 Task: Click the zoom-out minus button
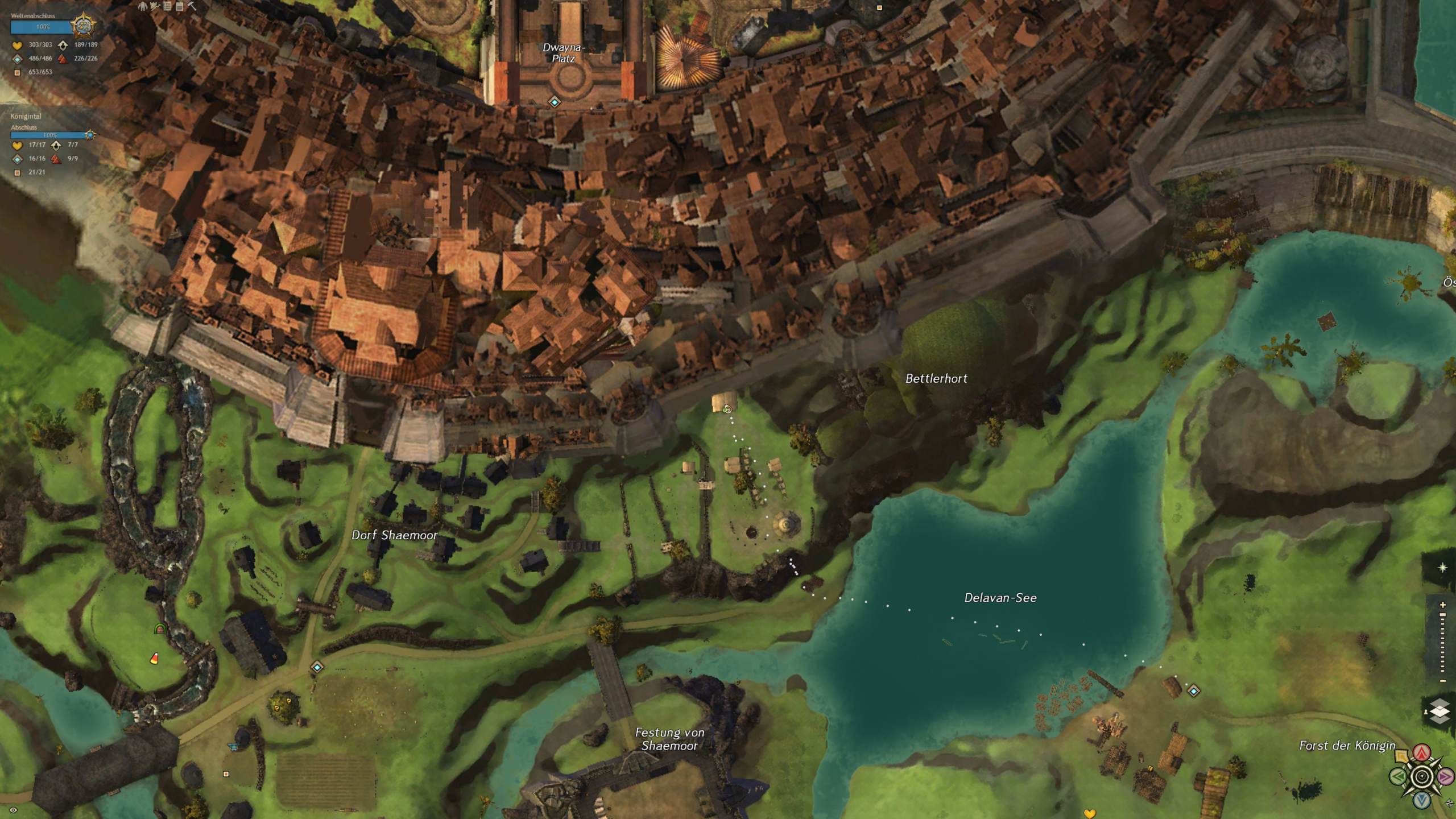point(1442,681)
